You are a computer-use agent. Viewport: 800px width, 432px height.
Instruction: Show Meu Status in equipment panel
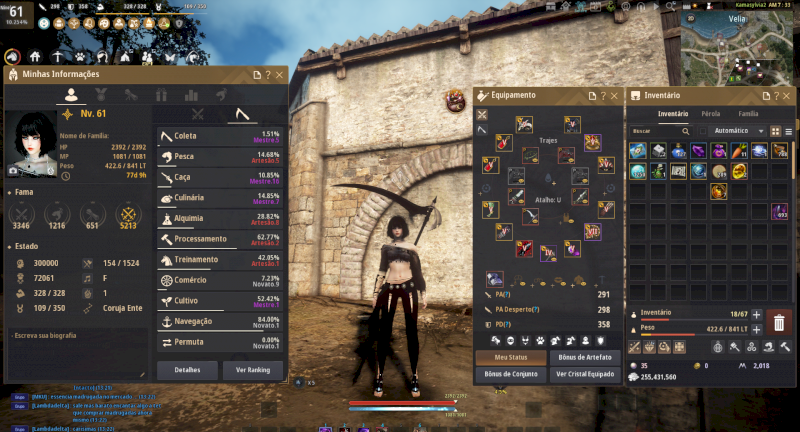click(511, 357)
